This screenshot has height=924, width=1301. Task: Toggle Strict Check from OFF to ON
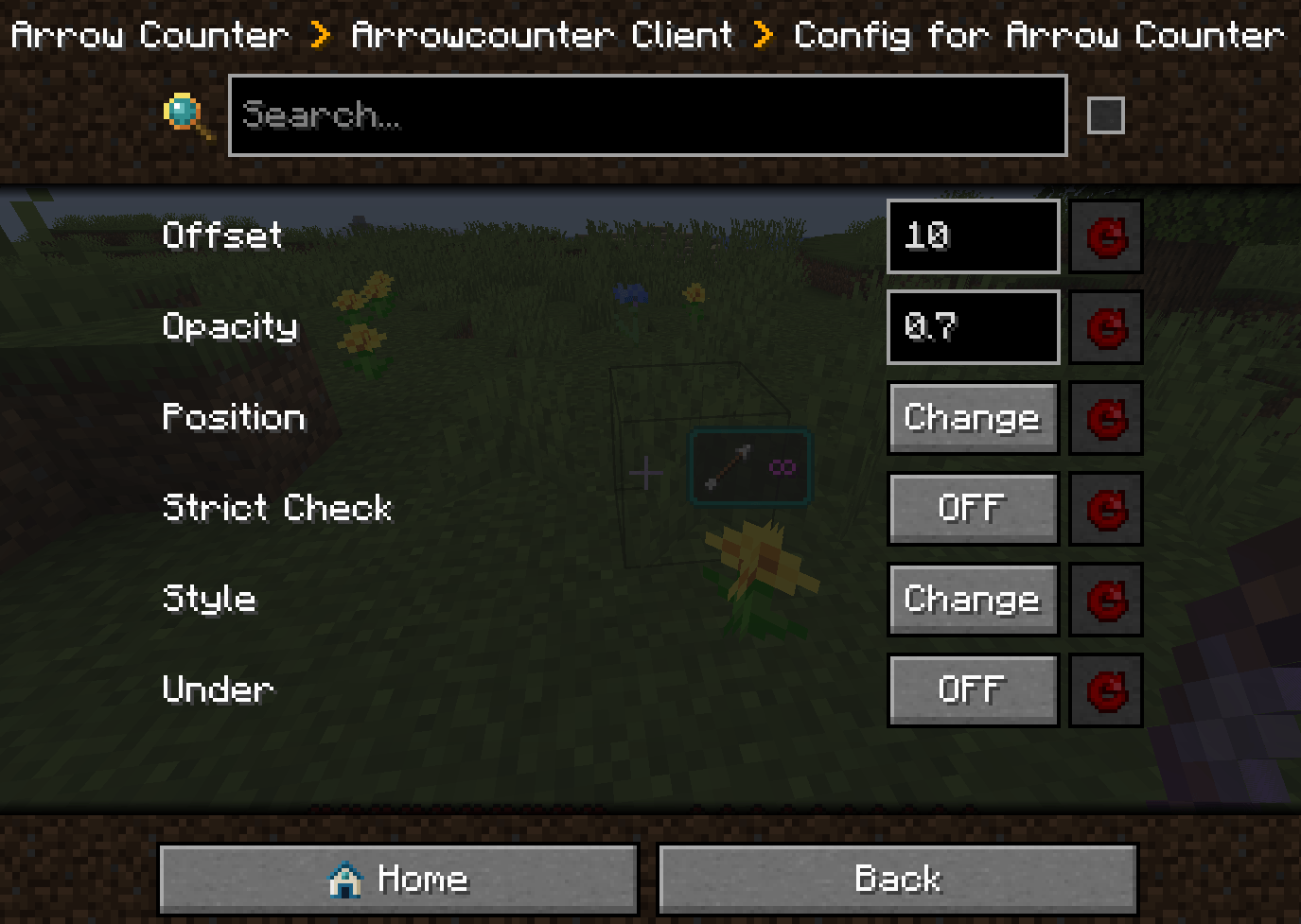coord(973,509)
